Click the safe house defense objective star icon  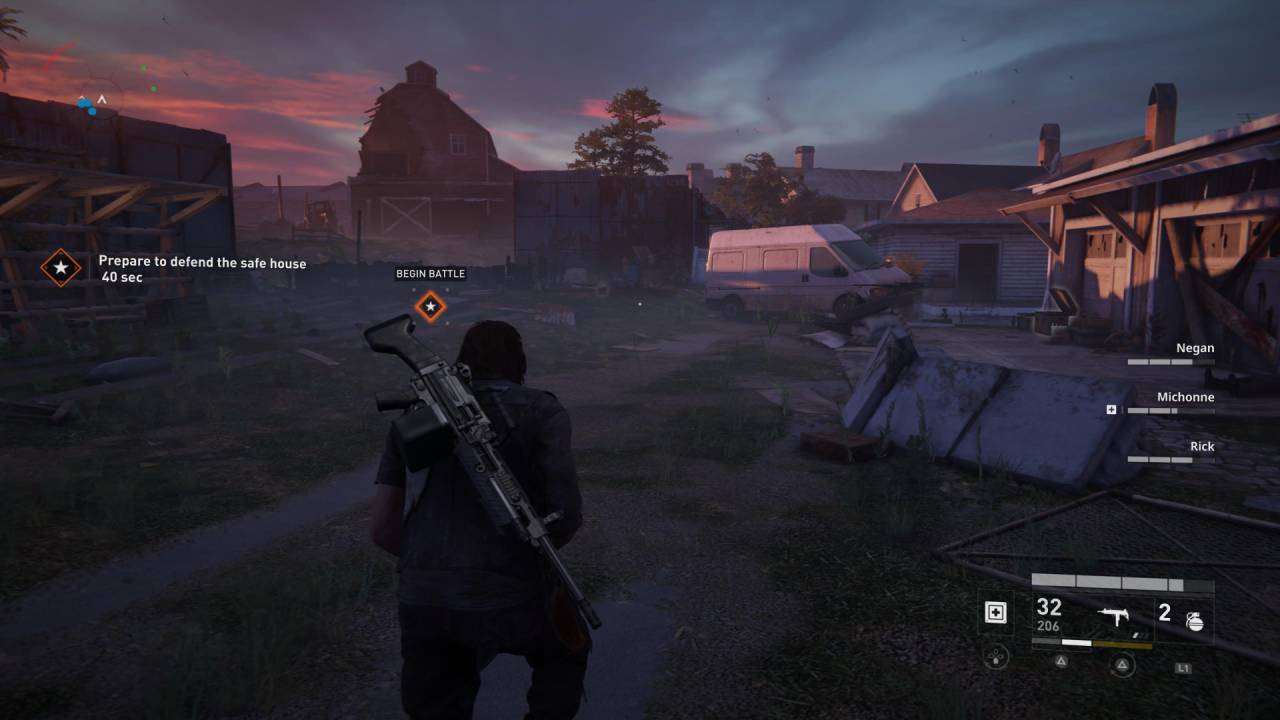(x=63, y=268)
